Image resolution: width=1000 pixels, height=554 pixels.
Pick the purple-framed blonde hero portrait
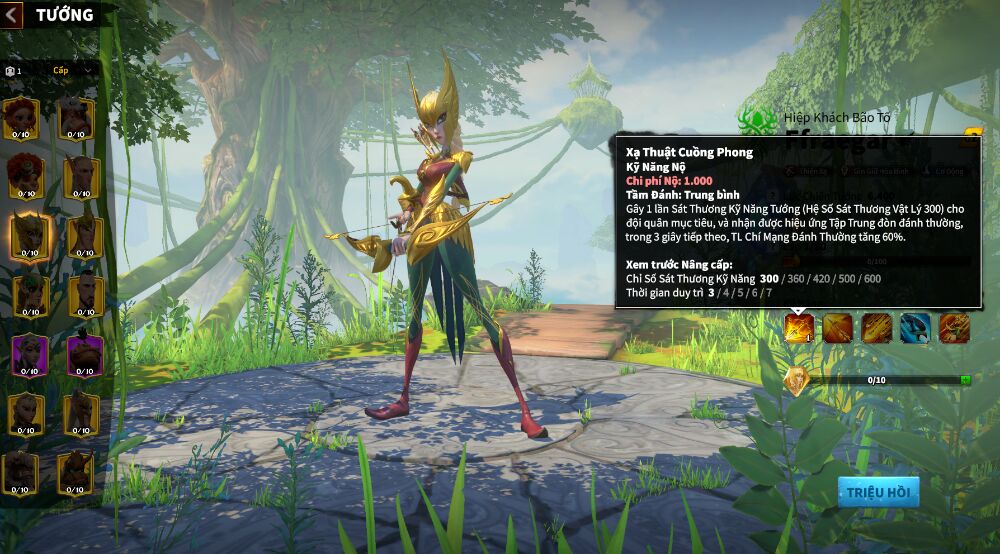28,355
